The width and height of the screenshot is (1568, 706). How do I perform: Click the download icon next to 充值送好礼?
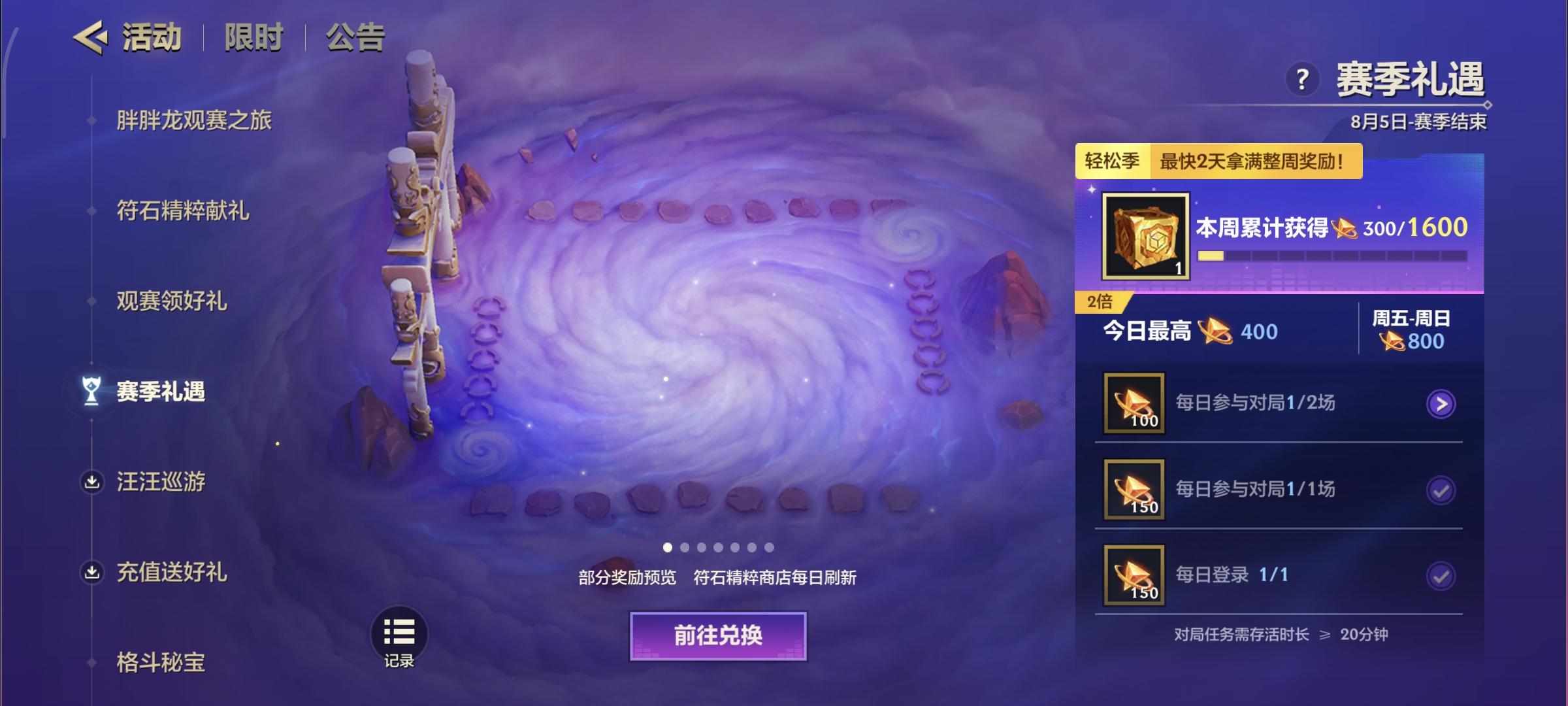(93, 571)
